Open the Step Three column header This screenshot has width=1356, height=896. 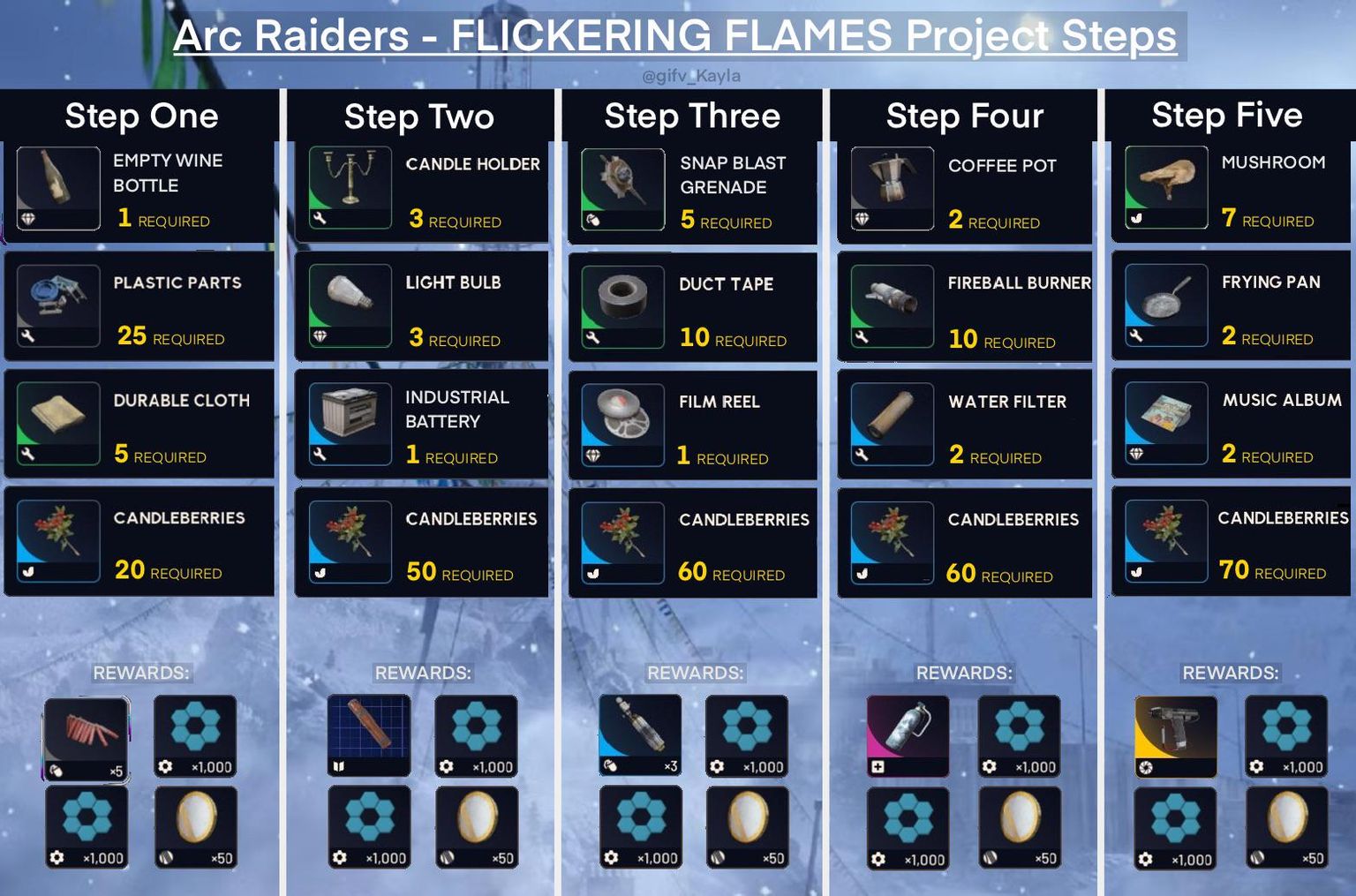[x=691, y=116]
